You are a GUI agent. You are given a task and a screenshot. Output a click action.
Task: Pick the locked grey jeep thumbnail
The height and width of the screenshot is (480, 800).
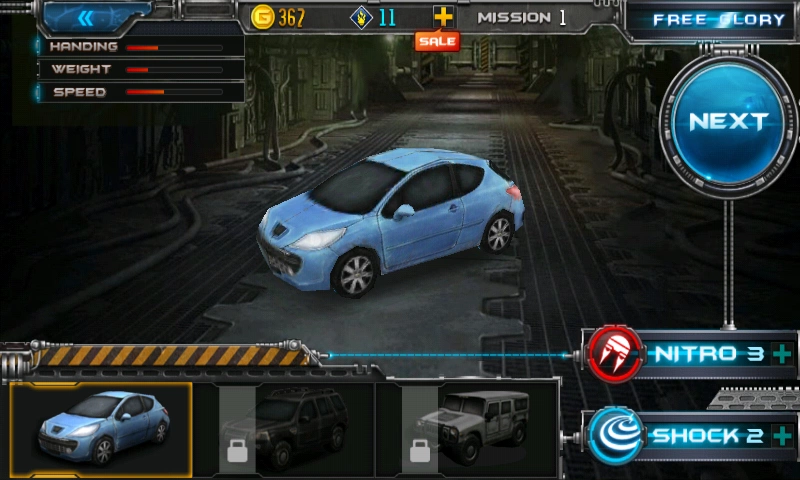pos(467,428)
